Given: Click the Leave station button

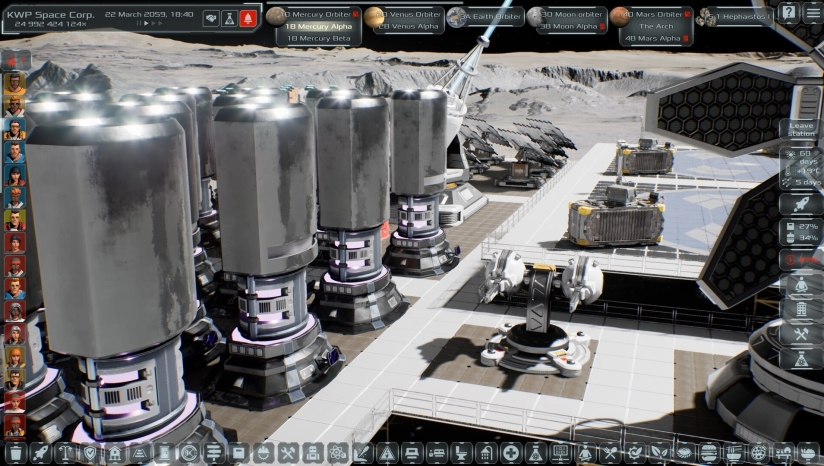Looking at the screenshot, I should click(x=801, y=133).
